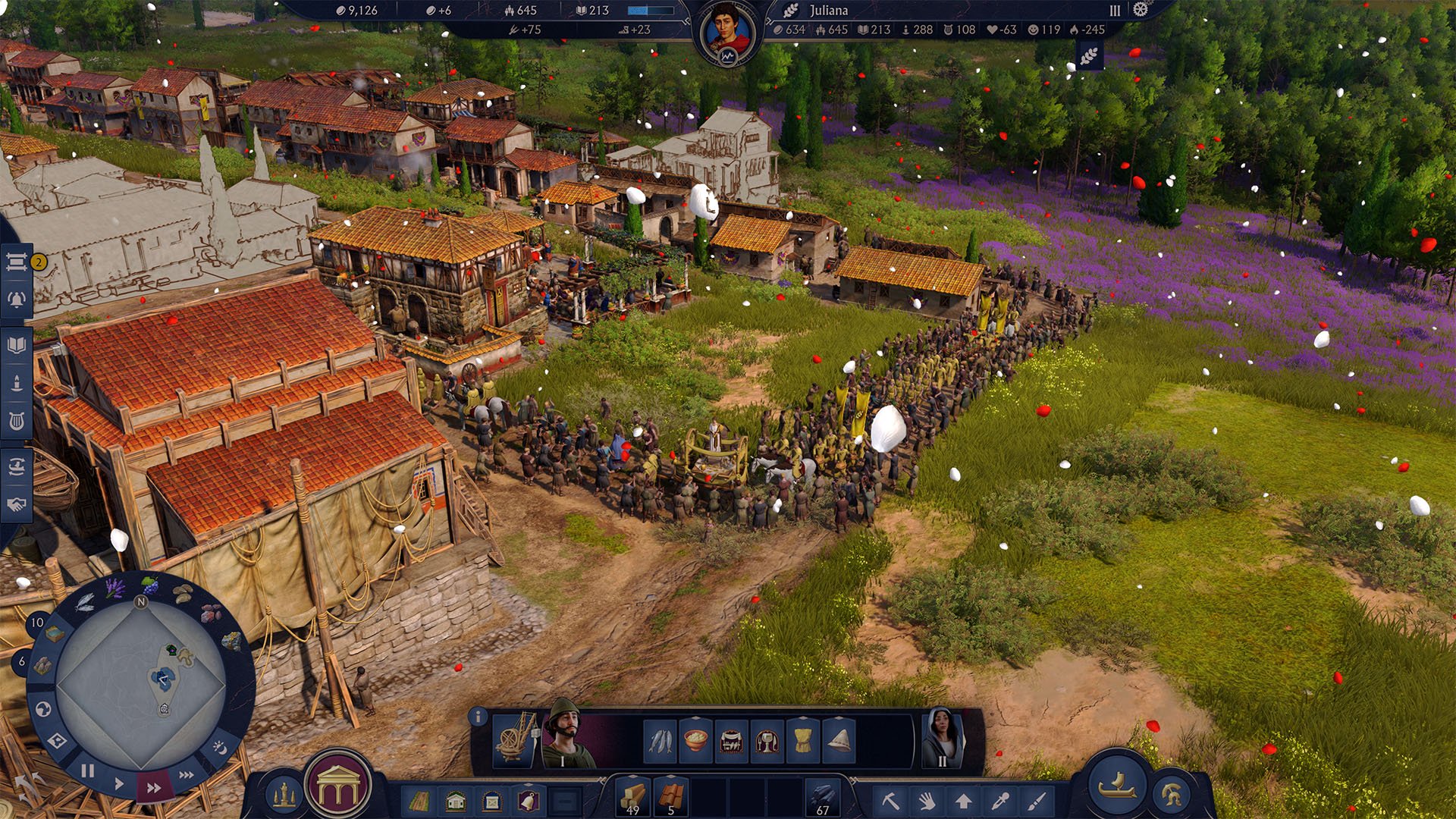Viewport: 1456px width, 819px height.
Task: Open the book knowledge panel
Action: pos(16,345)
